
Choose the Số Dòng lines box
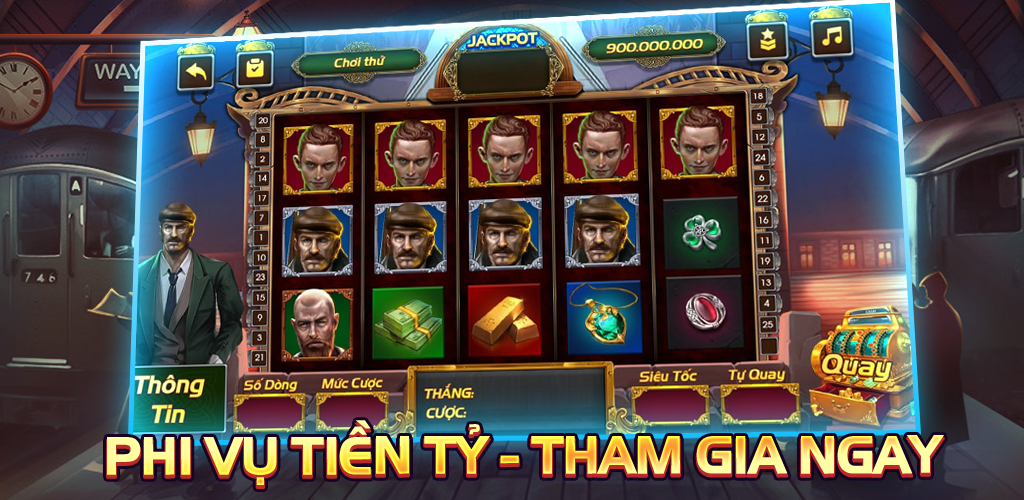click(269, 410)
